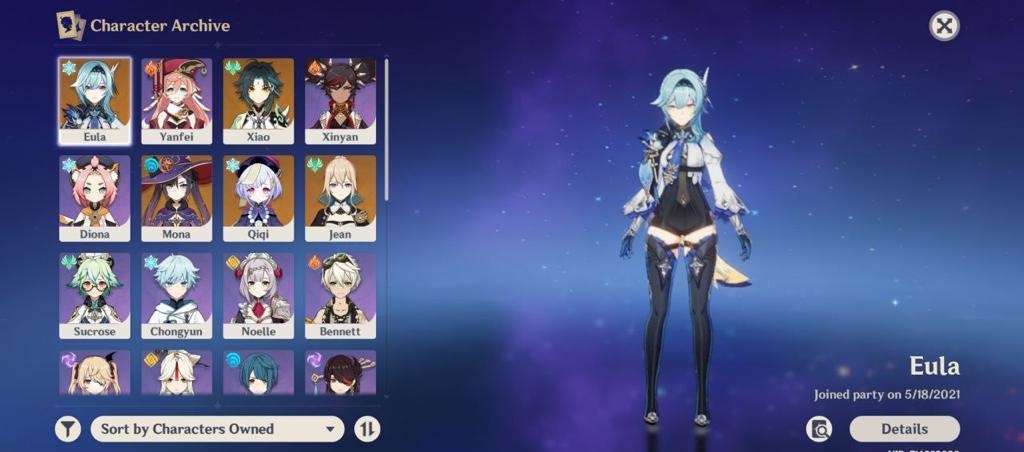The height and width of the screenshot is (452, 1024).
Task: Click the Sucrose character tile
Action: 94,295
